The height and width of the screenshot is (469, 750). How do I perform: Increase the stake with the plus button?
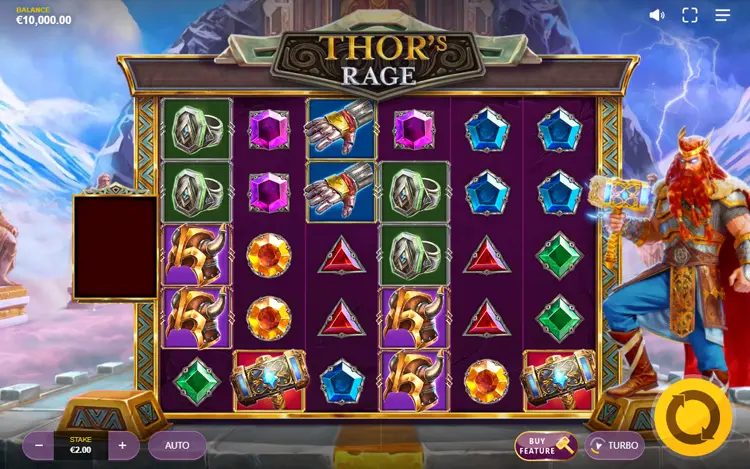123,445
